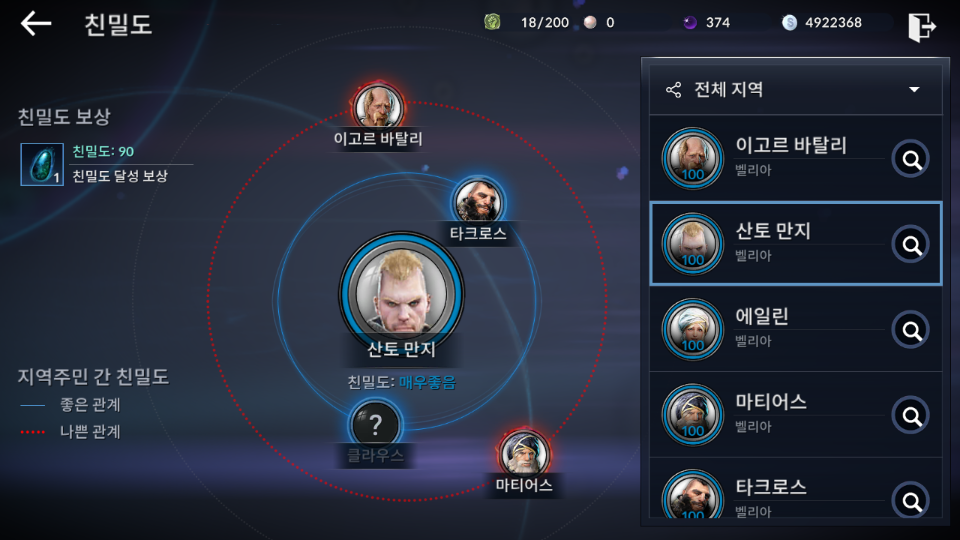960x540 pixels.
Task: Select 이고르 바탈리 in the NPC list
Action: 770,158
